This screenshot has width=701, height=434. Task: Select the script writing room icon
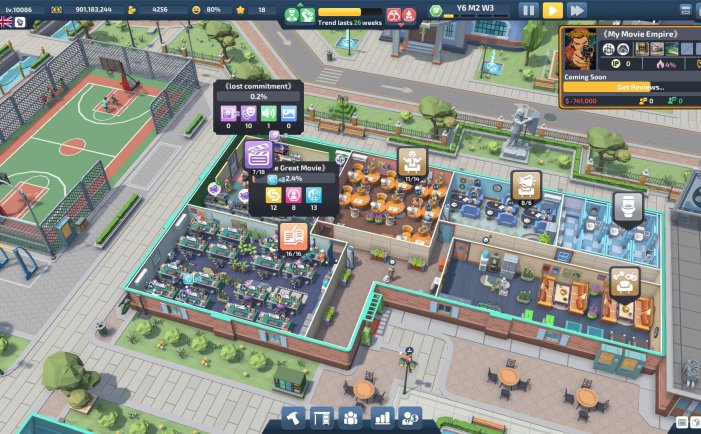(x=293, y=236)
